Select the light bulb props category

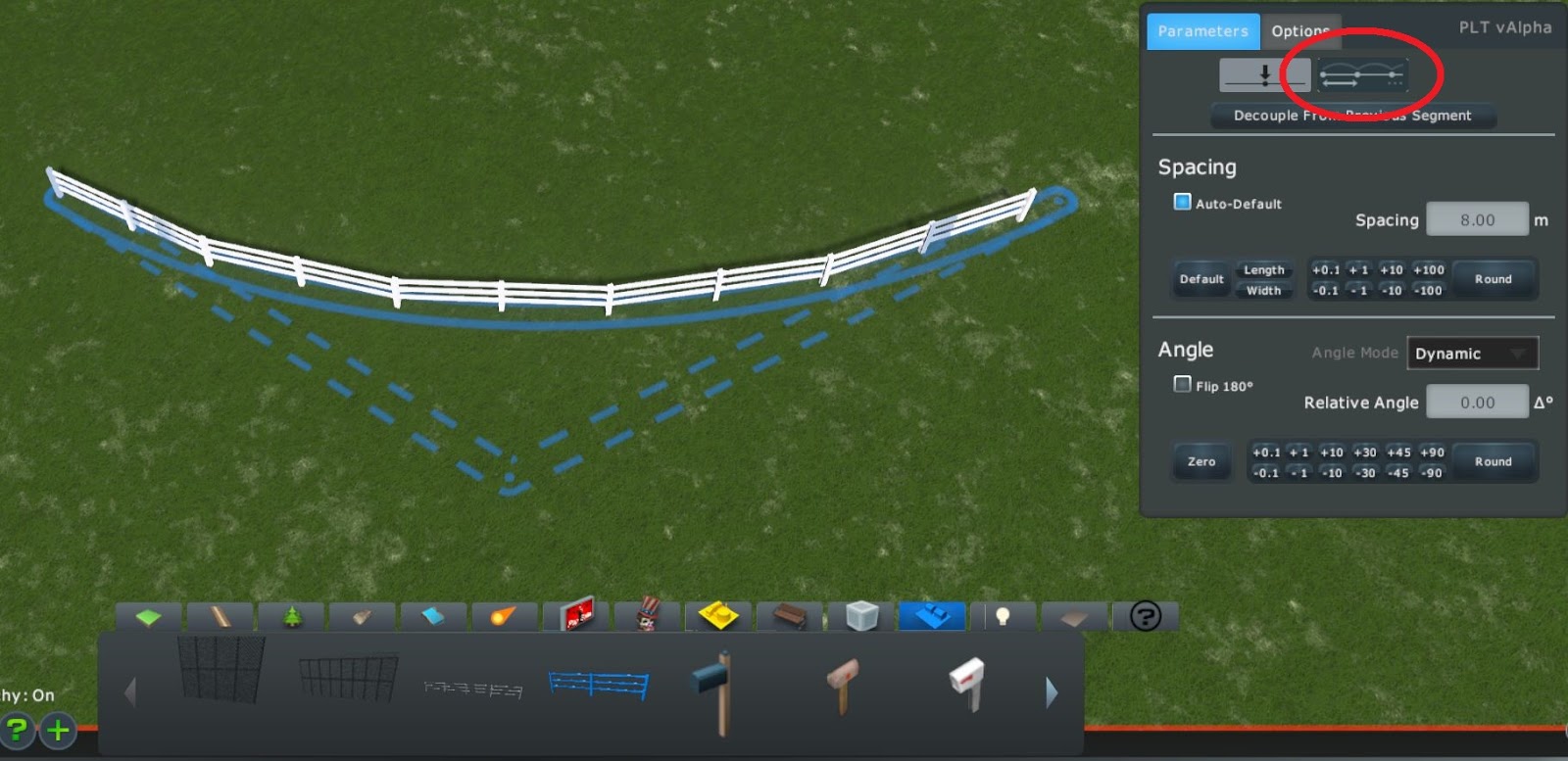(1004, 616)
